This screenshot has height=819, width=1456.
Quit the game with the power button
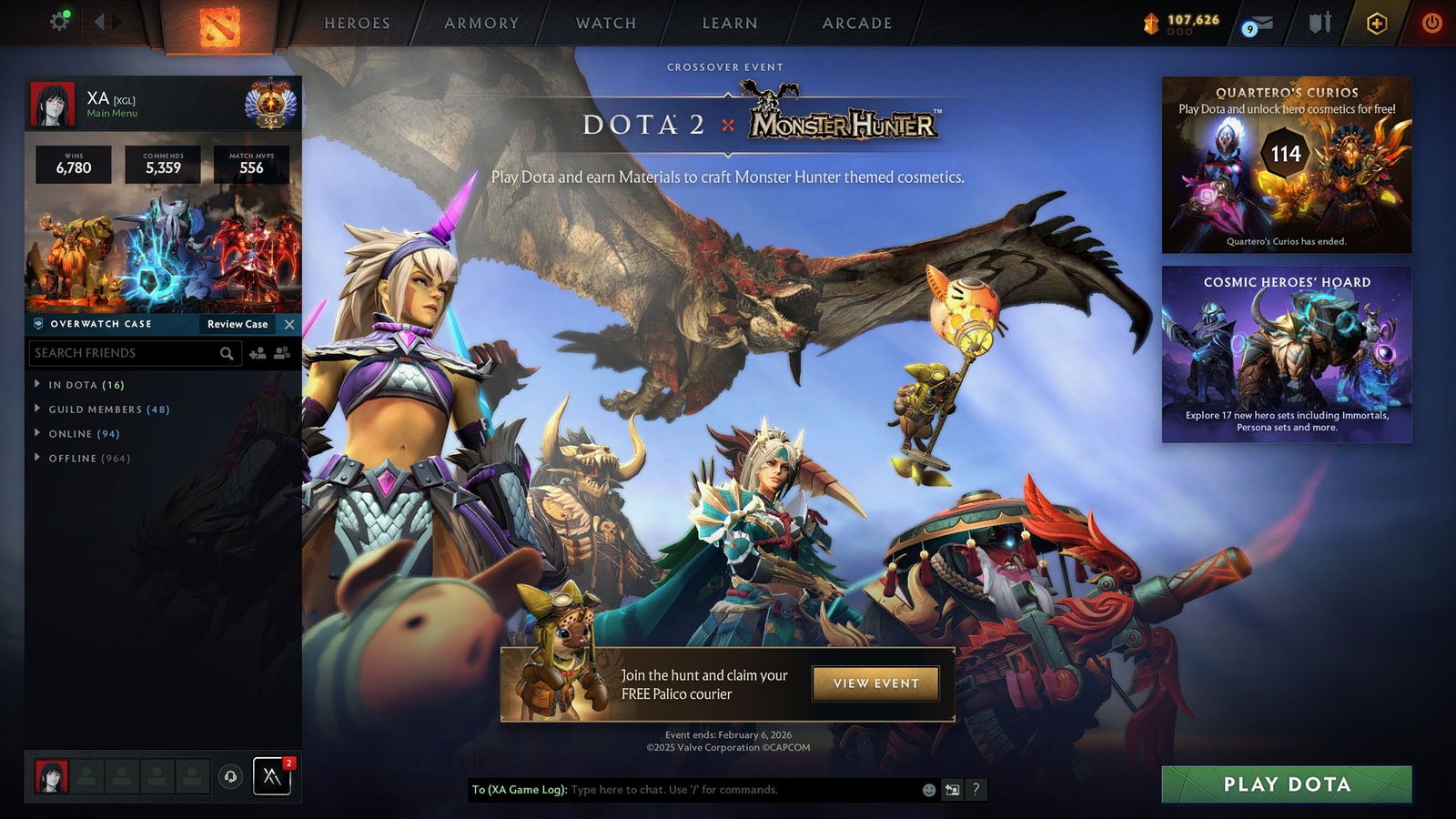coord(1431,23)
